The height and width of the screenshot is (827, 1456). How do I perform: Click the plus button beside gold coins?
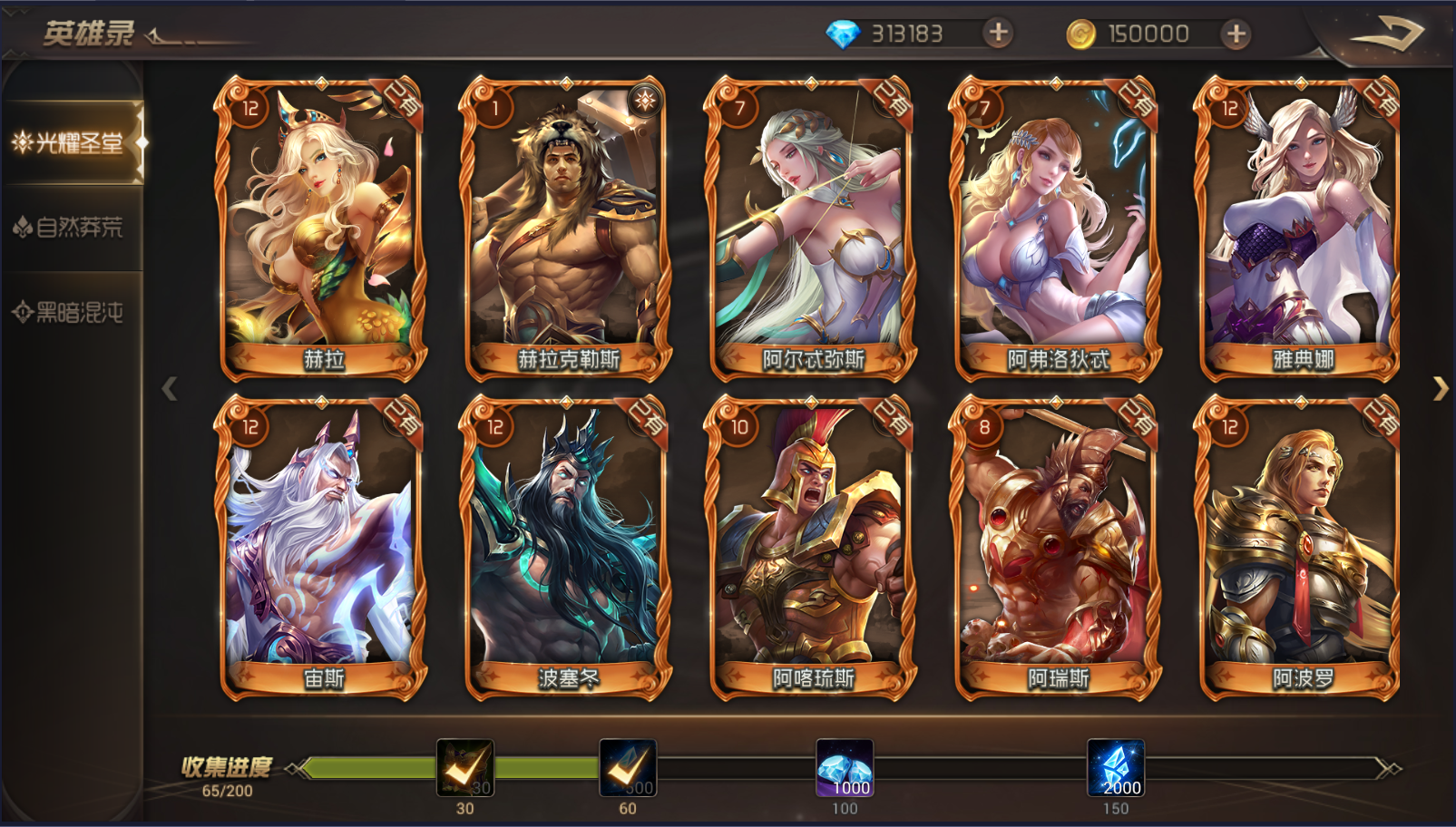click(1235, 34)
